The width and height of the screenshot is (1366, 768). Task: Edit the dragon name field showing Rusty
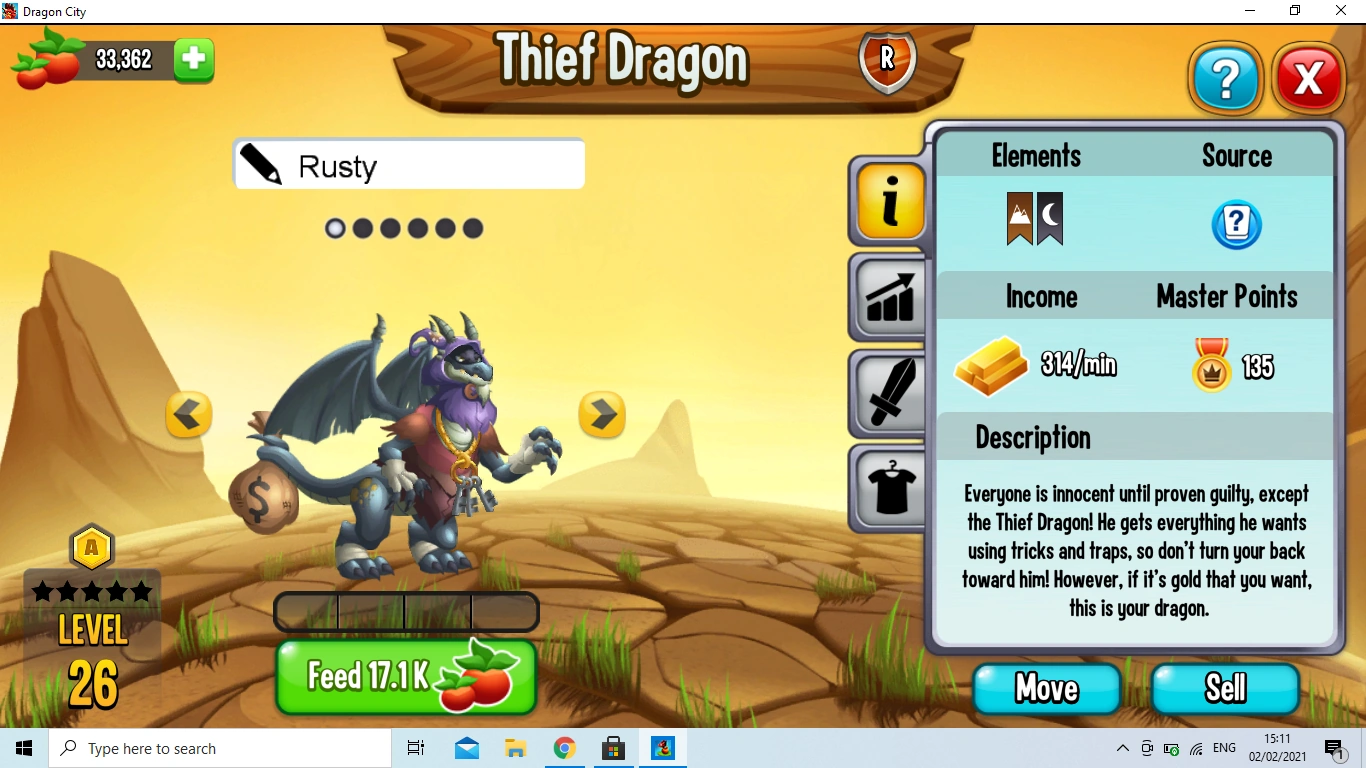pyautogui.click(x=408, y=164)
